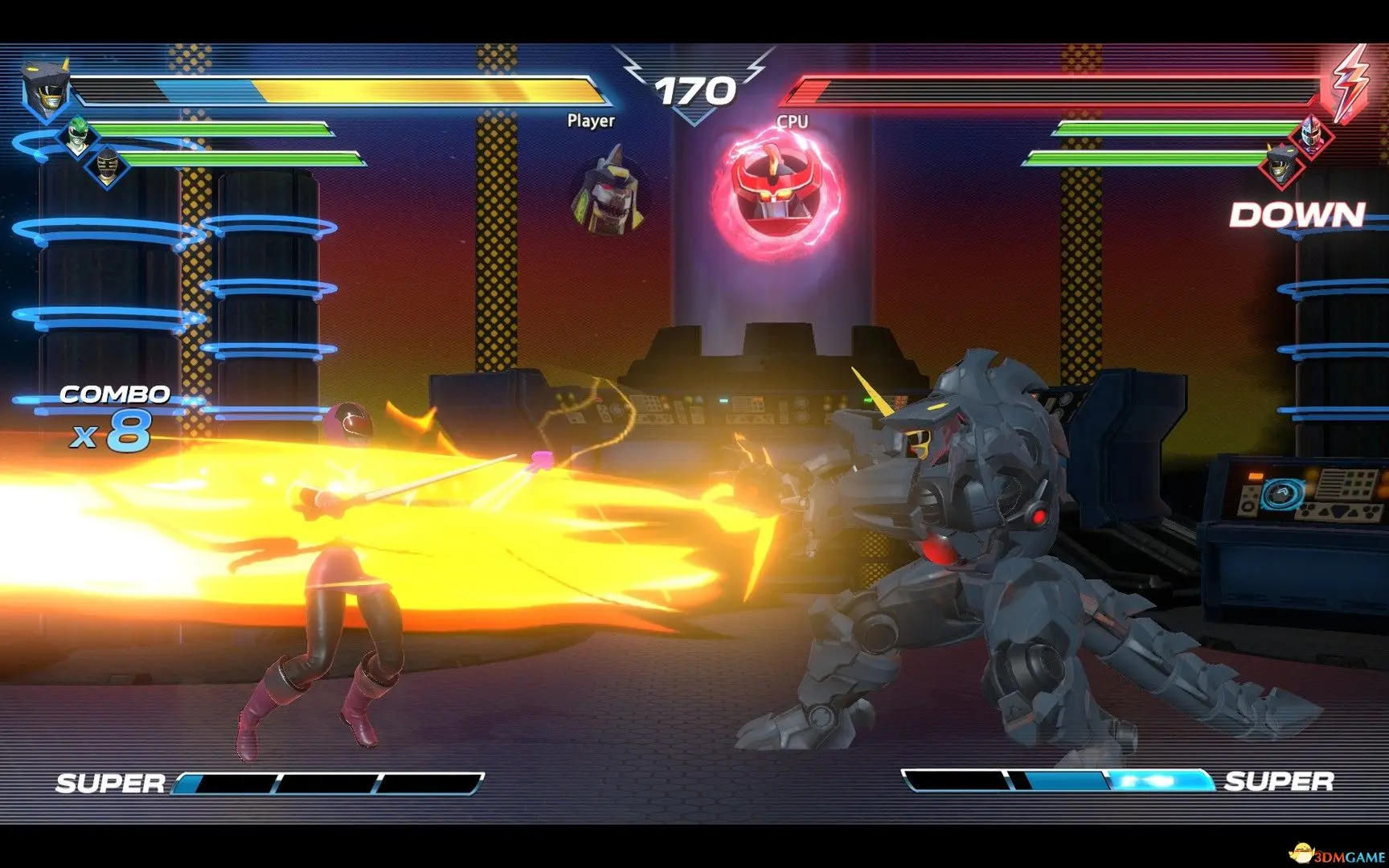This screenshot has height=868, width=1389.
Task: Select the Player name label
Action: tap(591, 122)
